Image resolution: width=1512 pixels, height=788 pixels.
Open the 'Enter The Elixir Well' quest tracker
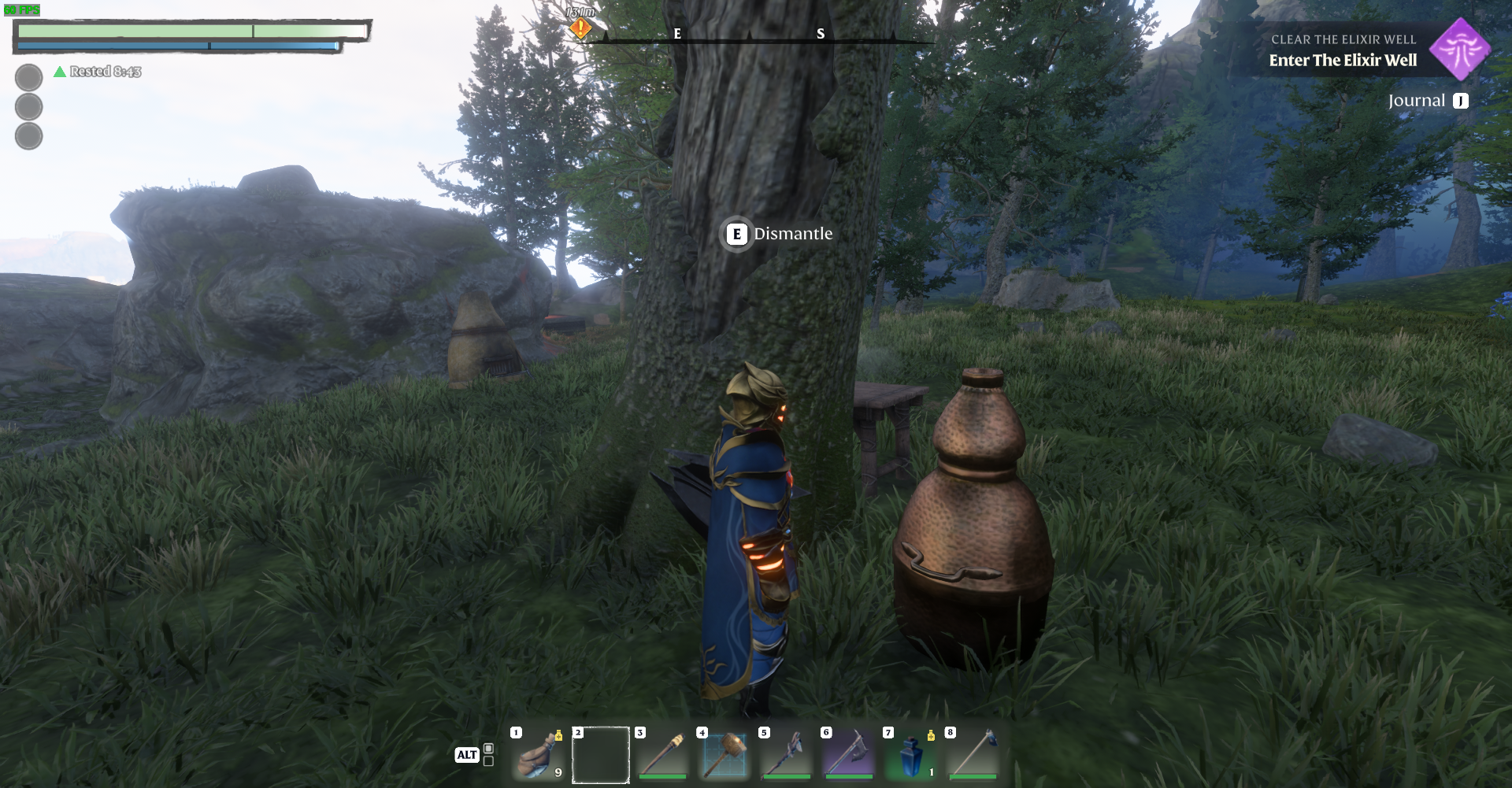point(1343,61)
